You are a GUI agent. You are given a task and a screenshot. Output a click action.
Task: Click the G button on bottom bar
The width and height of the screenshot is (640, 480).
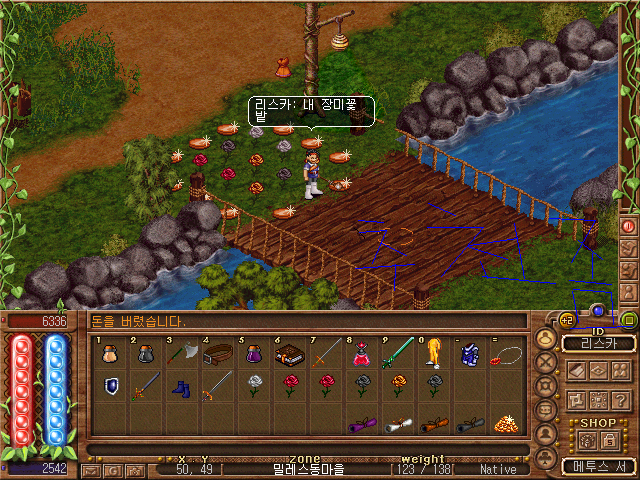click(x=113, y=469)
